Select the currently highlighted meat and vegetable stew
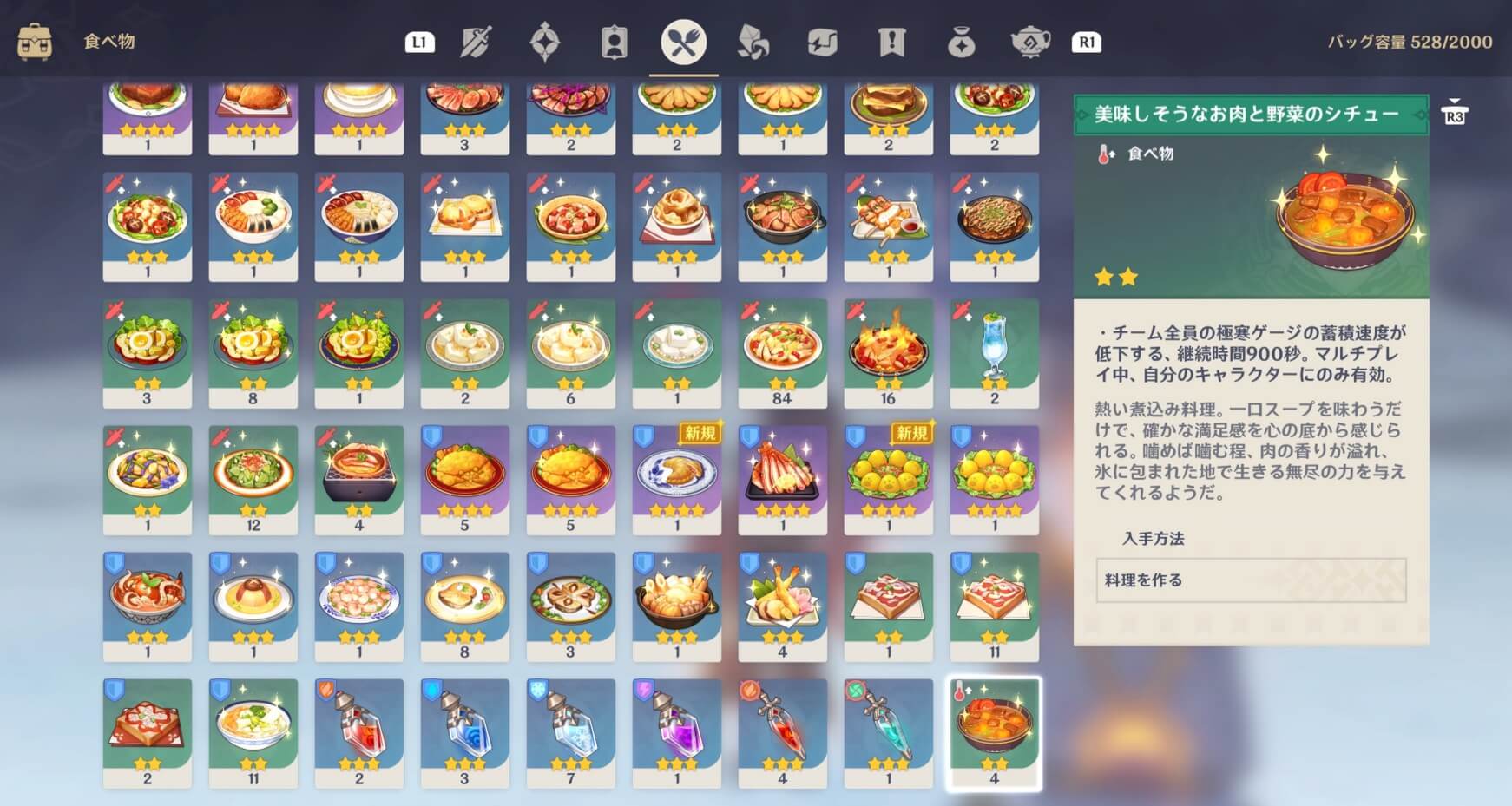Image resolution: width=1512 pixels, height=806 pixels. (x=994, y=731)
